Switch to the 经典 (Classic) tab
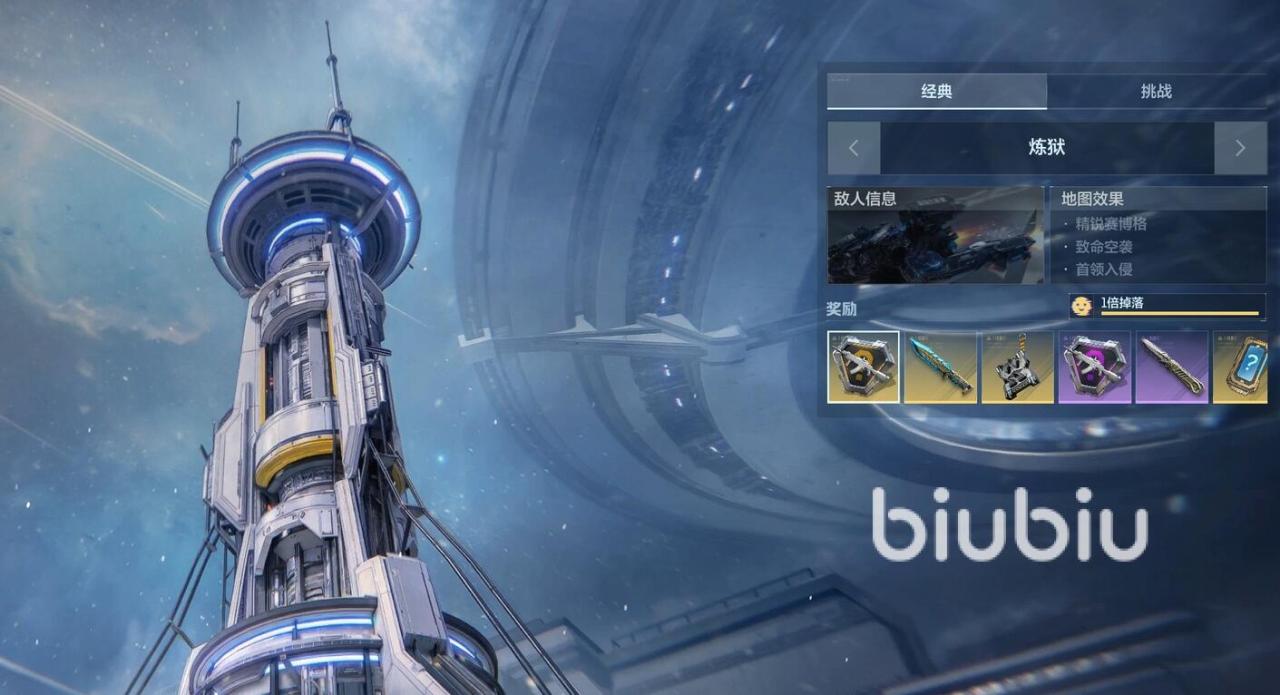The image size is (1280, 695). 936,91
